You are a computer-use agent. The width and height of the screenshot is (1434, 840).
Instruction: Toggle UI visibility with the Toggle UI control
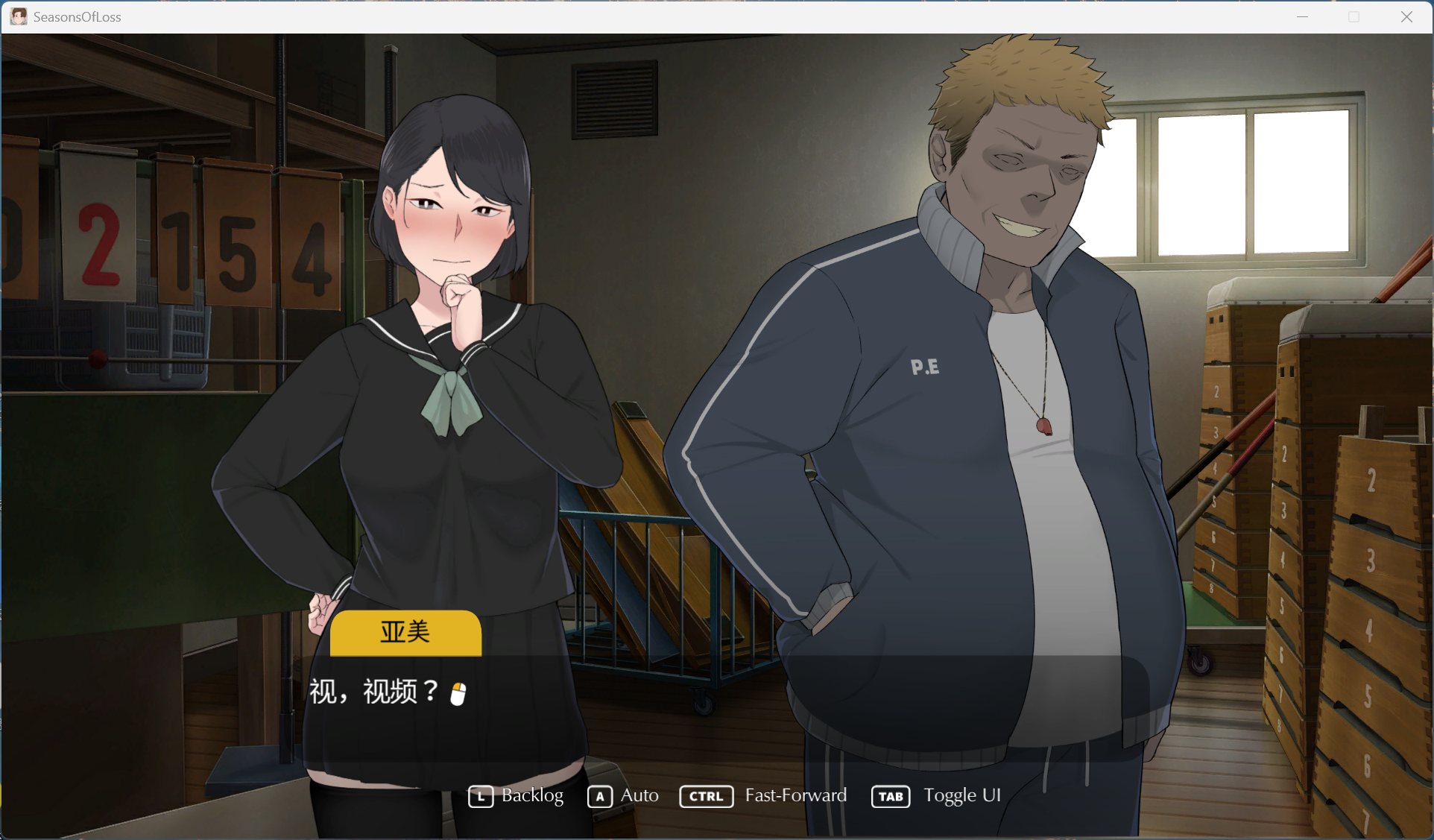coord(963,796)
